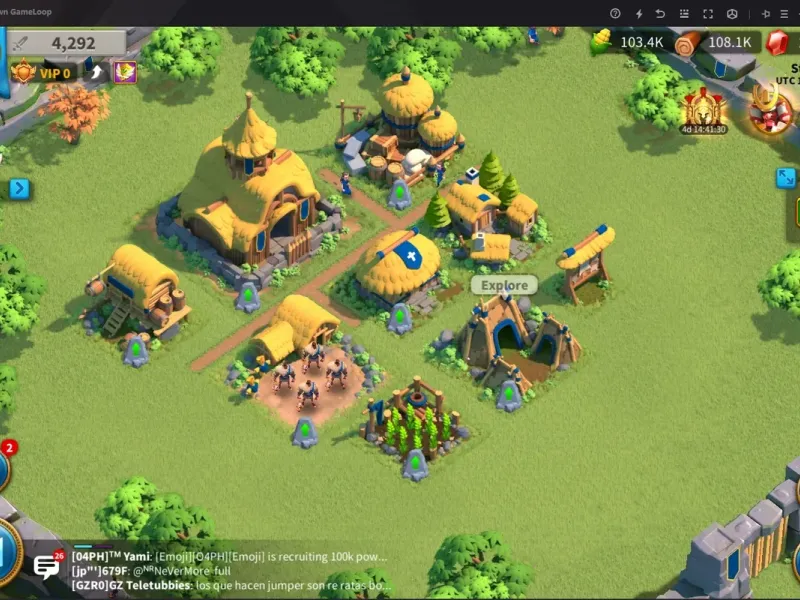The width and height of the screenshot is (800, 600).
Task: Open the chat message feed
Action: tap(230, 571)
